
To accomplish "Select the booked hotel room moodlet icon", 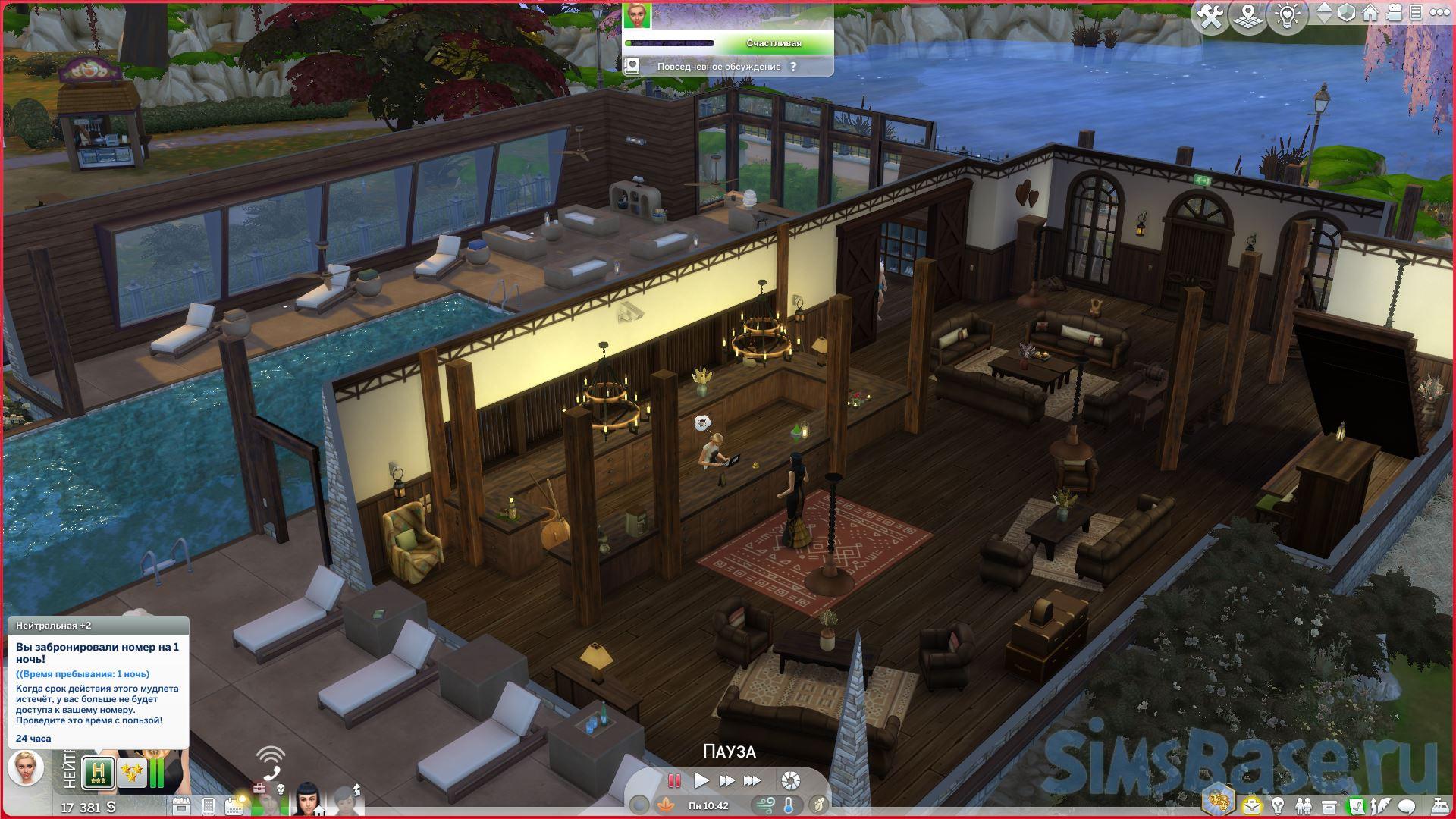I will [99, 773].
